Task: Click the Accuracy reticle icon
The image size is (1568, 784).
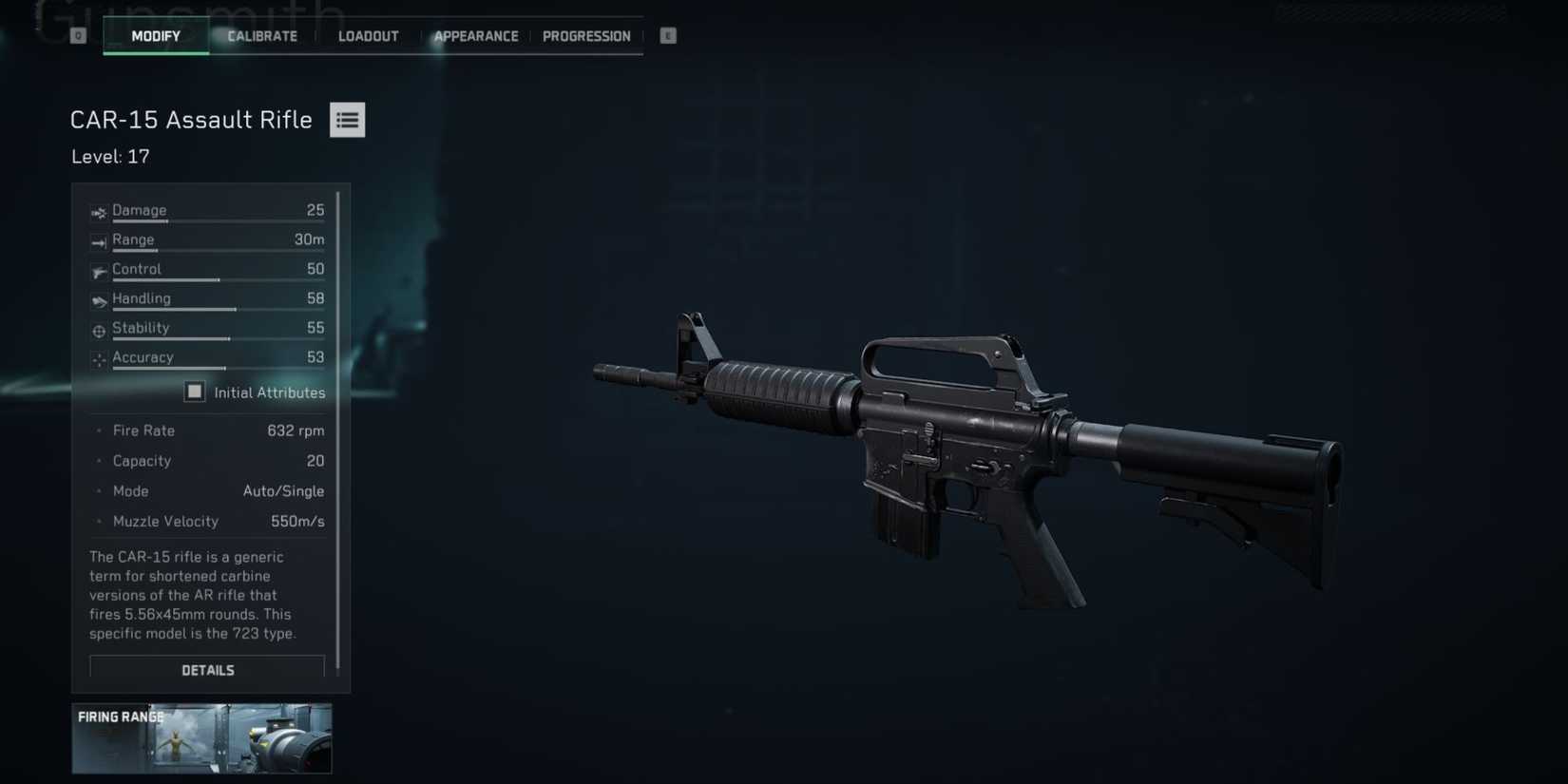Action: pyautogui.click(x=98, y=360)
